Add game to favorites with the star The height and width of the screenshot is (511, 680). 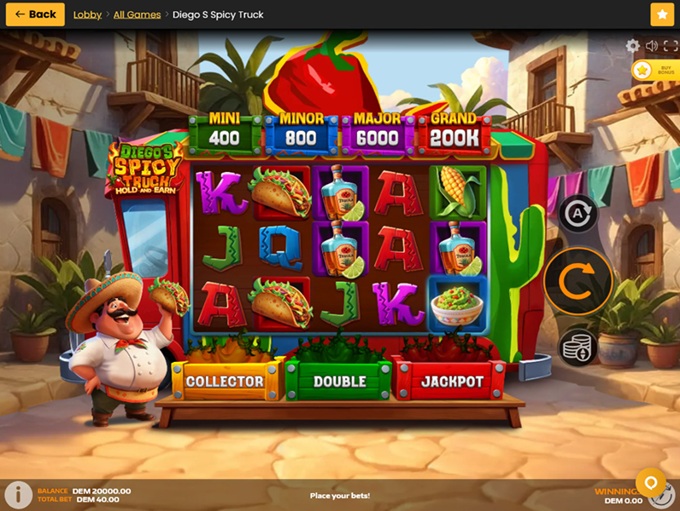point(662,14)
